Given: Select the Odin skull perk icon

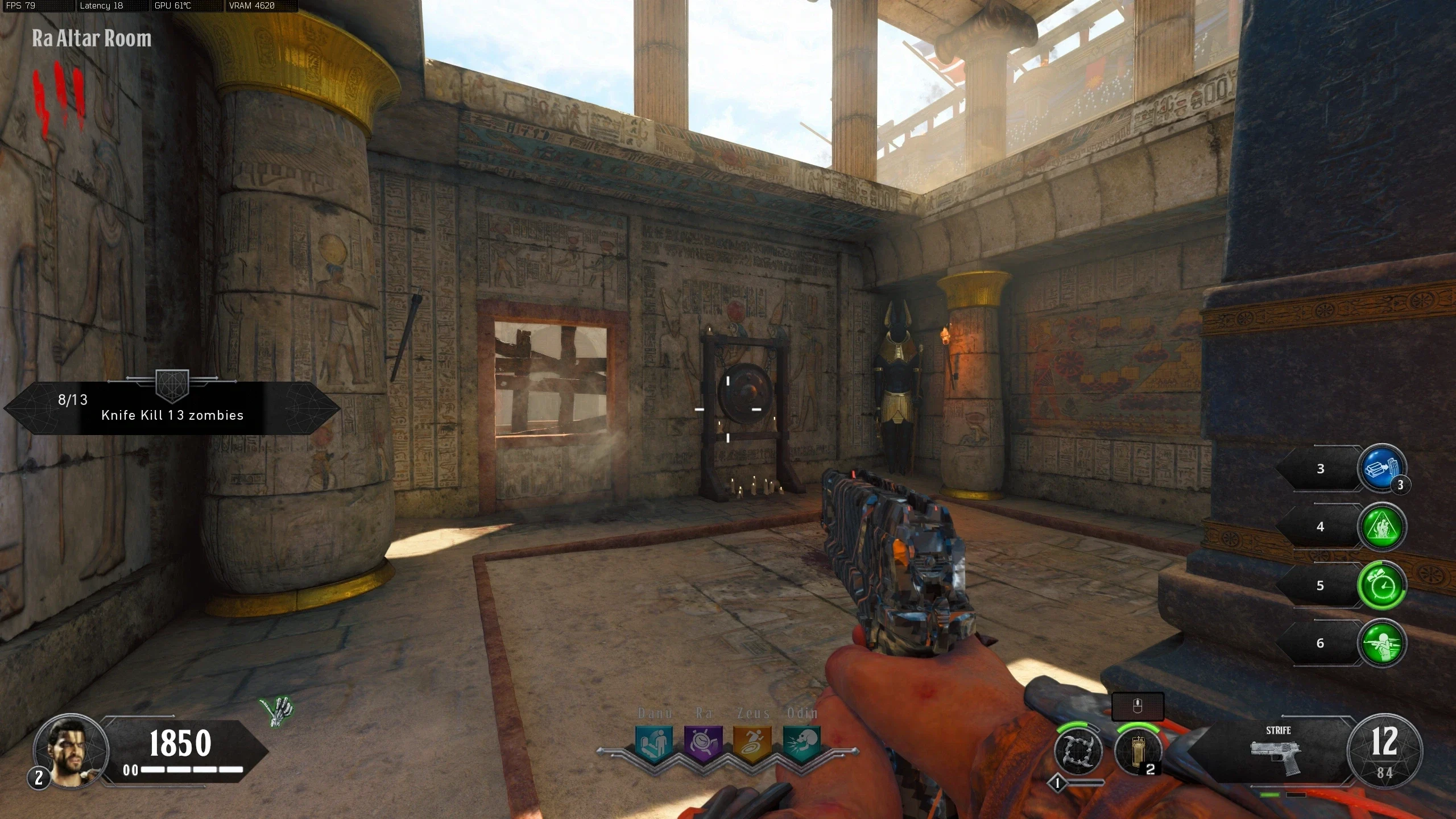Looking at the screenshot, I should pyautogui.click(x=802, y=742).
